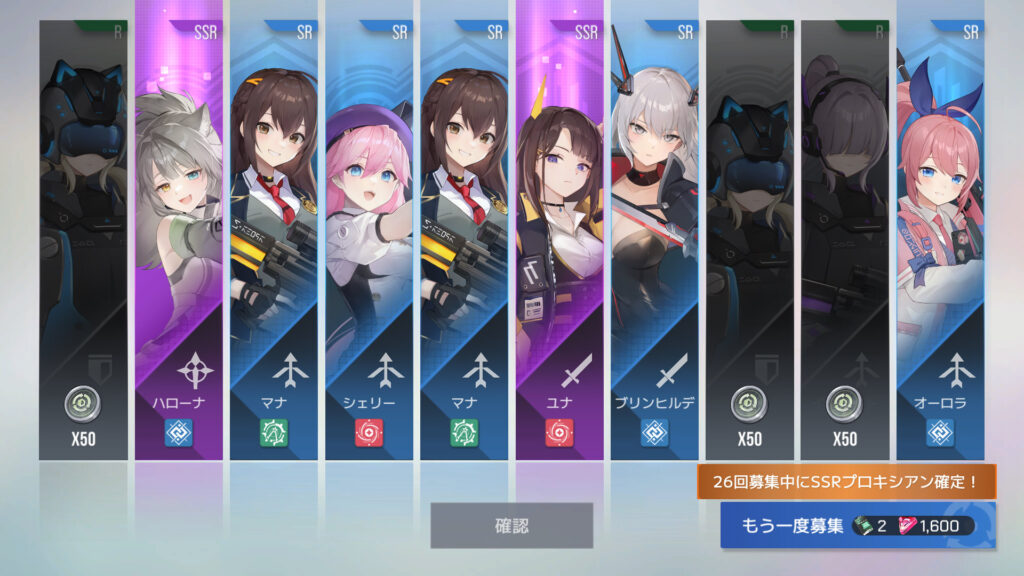View the ブリンヒルデ character card
1024x576 pixels.
(x=655, y=240)
